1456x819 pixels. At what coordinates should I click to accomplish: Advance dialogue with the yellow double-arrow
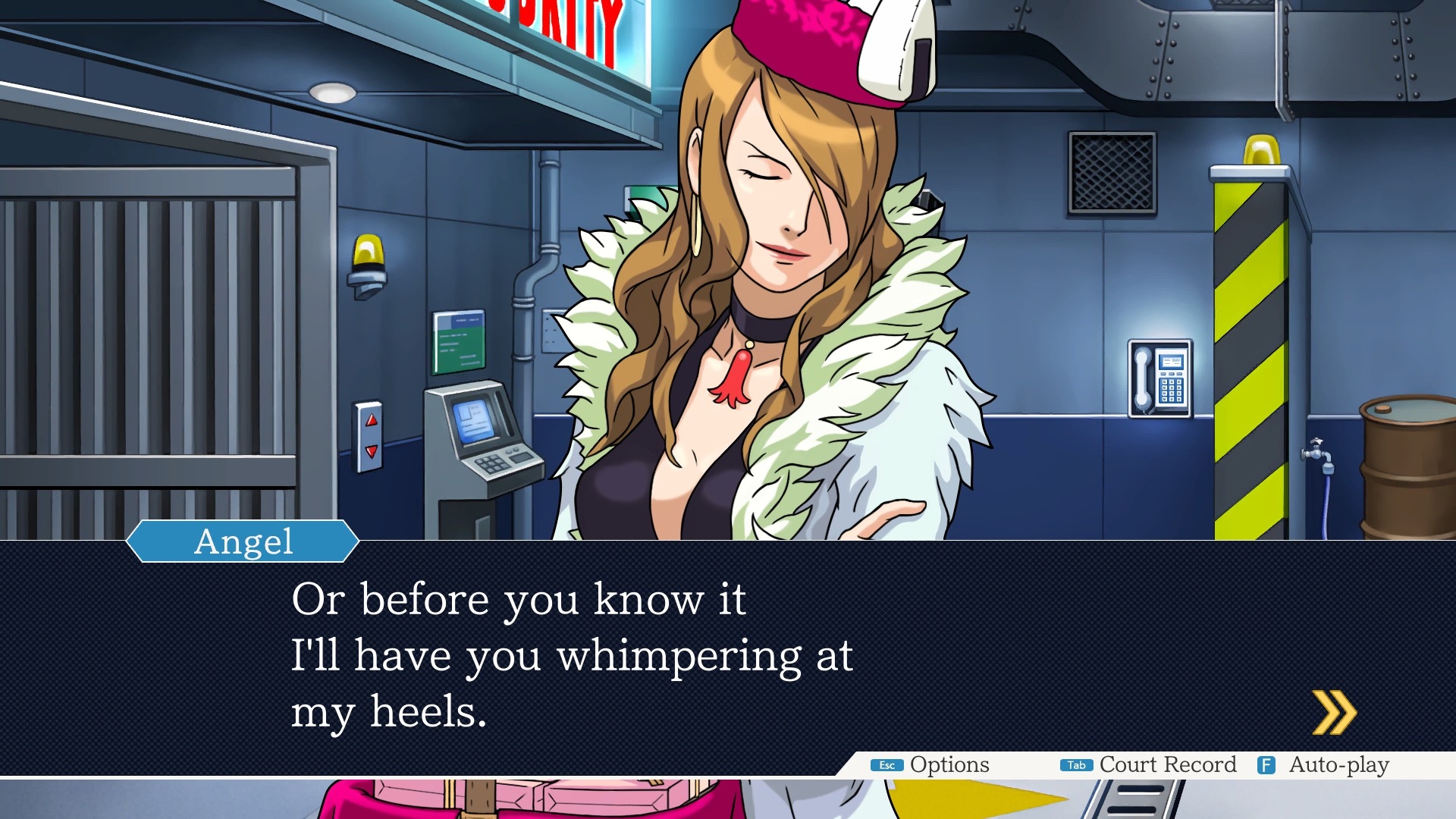1334,713
